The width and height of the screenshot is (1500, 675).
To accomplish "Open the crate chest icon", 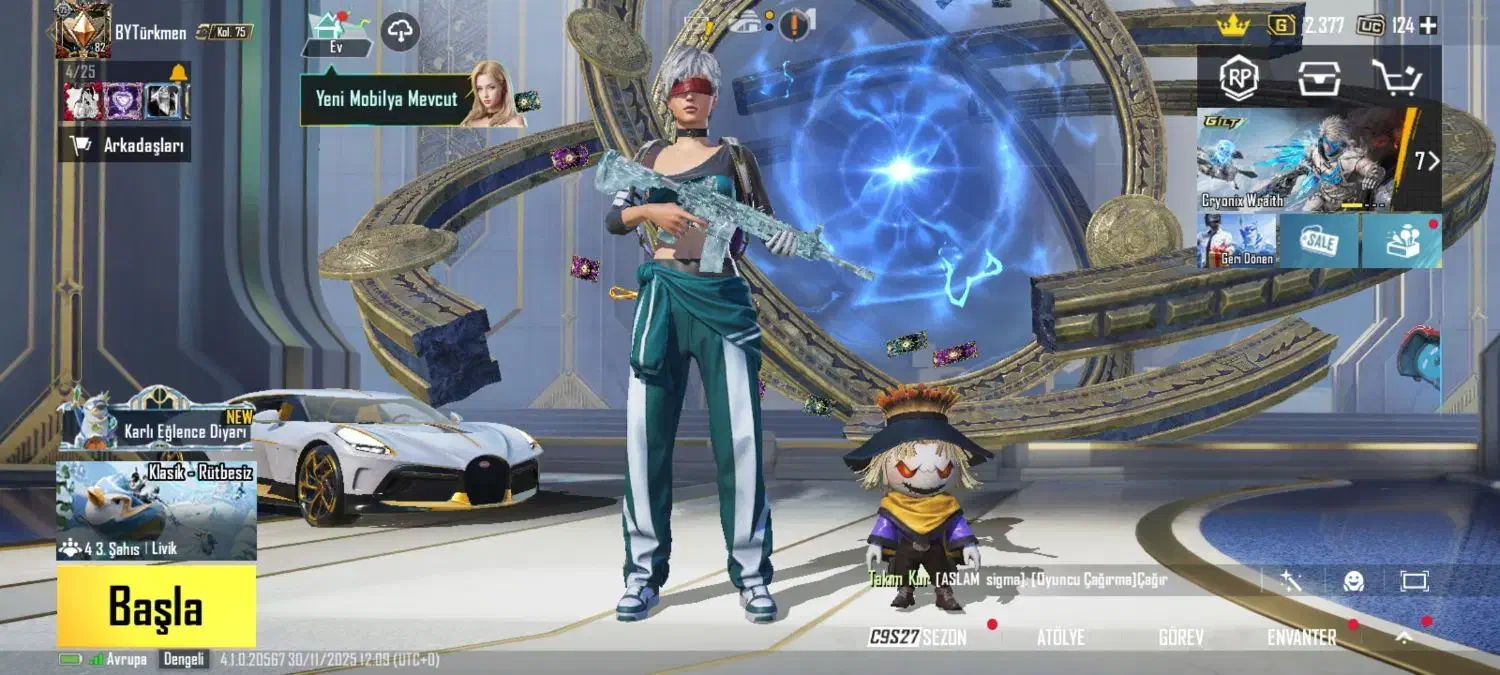I will pyautogui.click(x=1319, y=79).
